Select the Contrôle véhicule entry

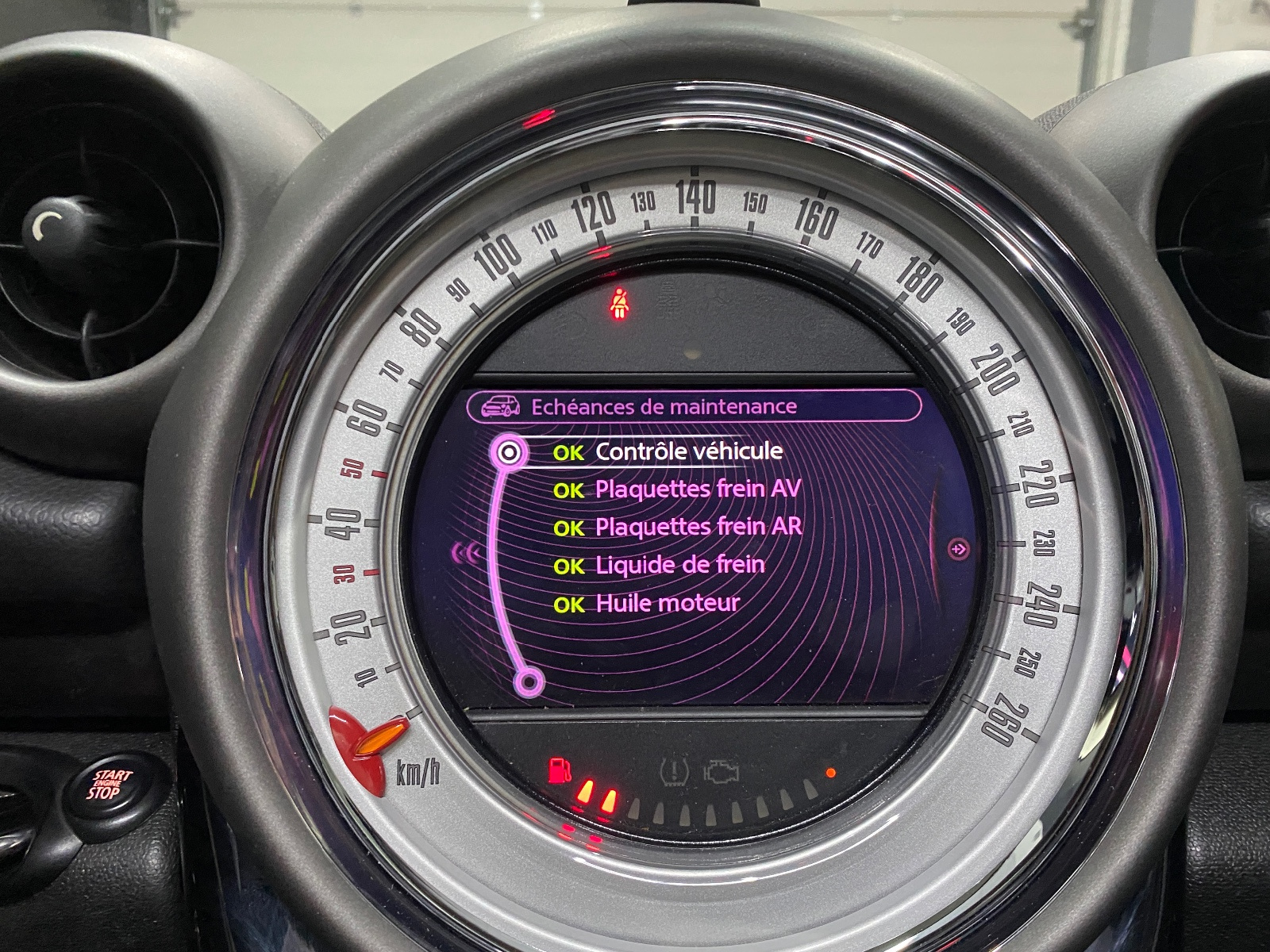coord(688,451)
